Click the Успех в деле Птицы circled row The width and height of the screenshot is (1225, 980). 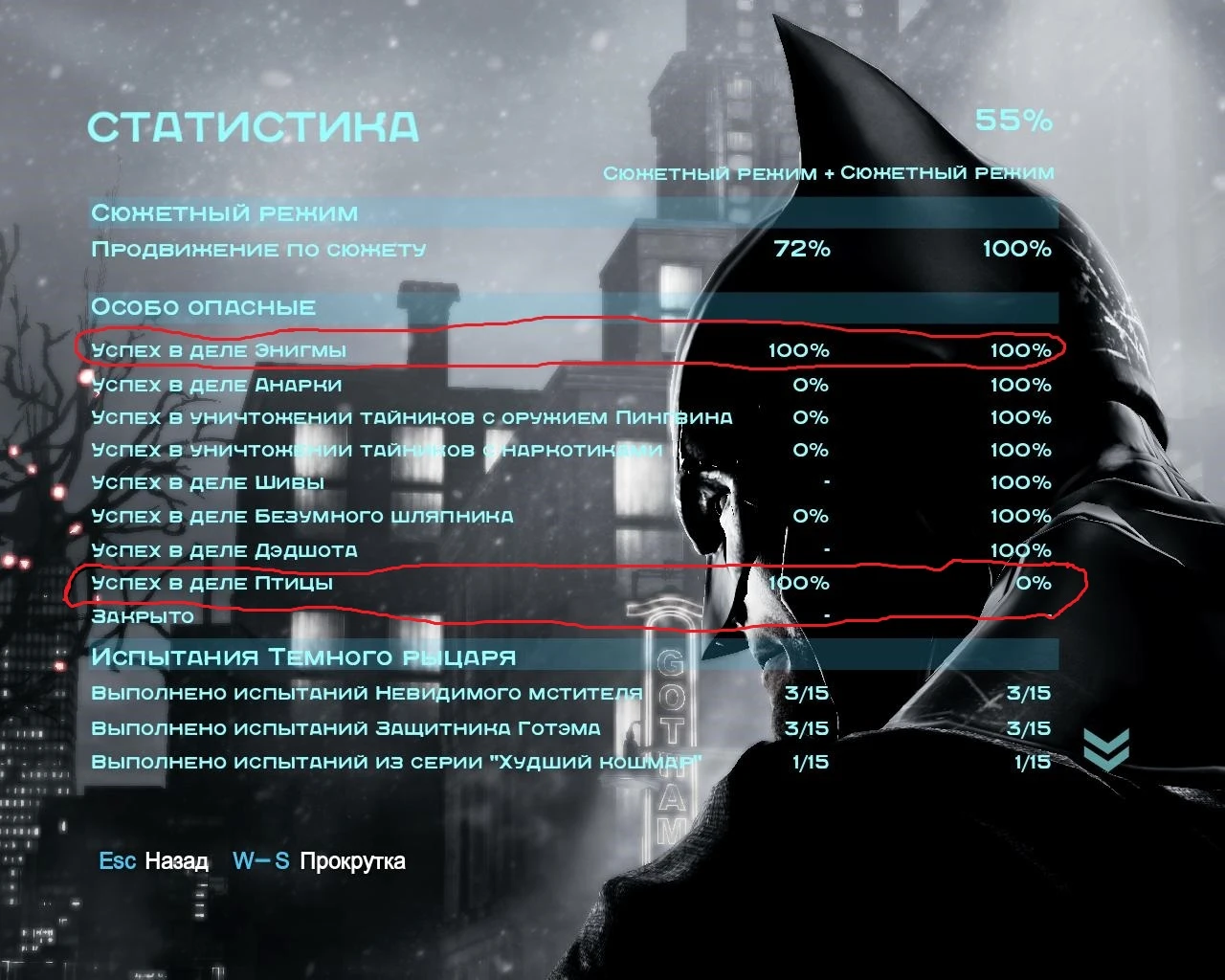212,582
